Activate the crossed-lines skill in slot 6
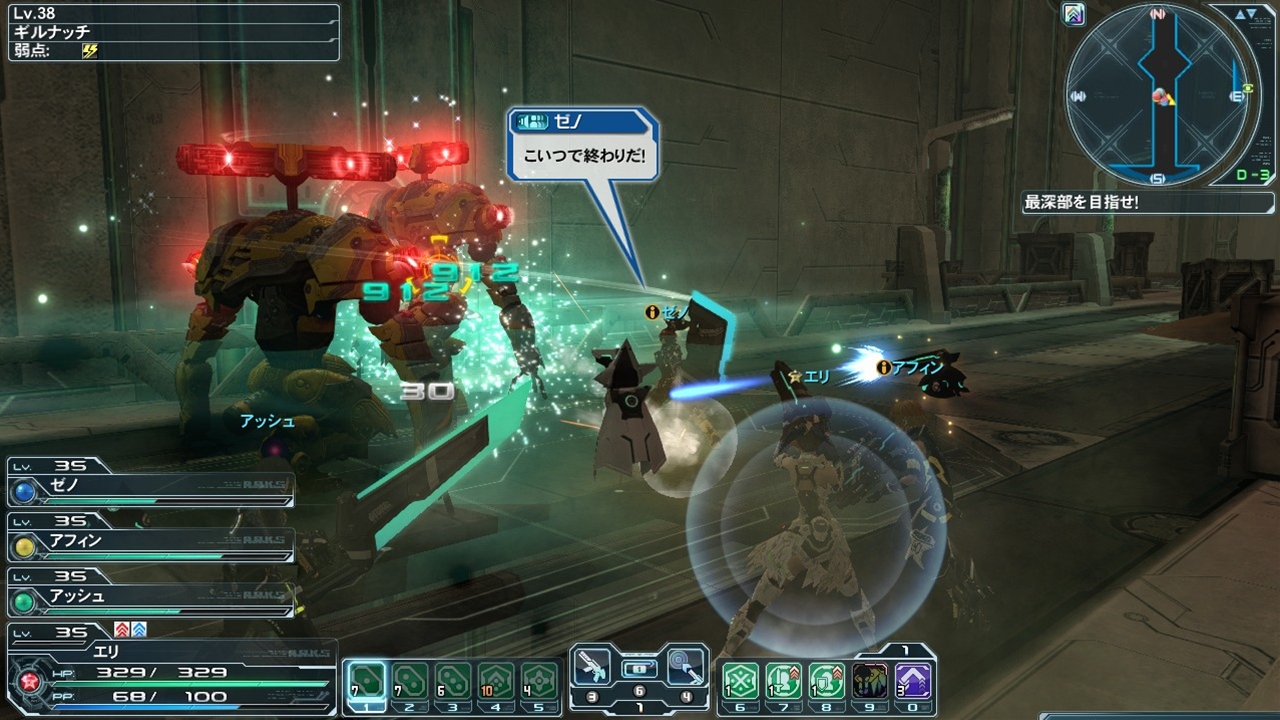 [741, 683]
